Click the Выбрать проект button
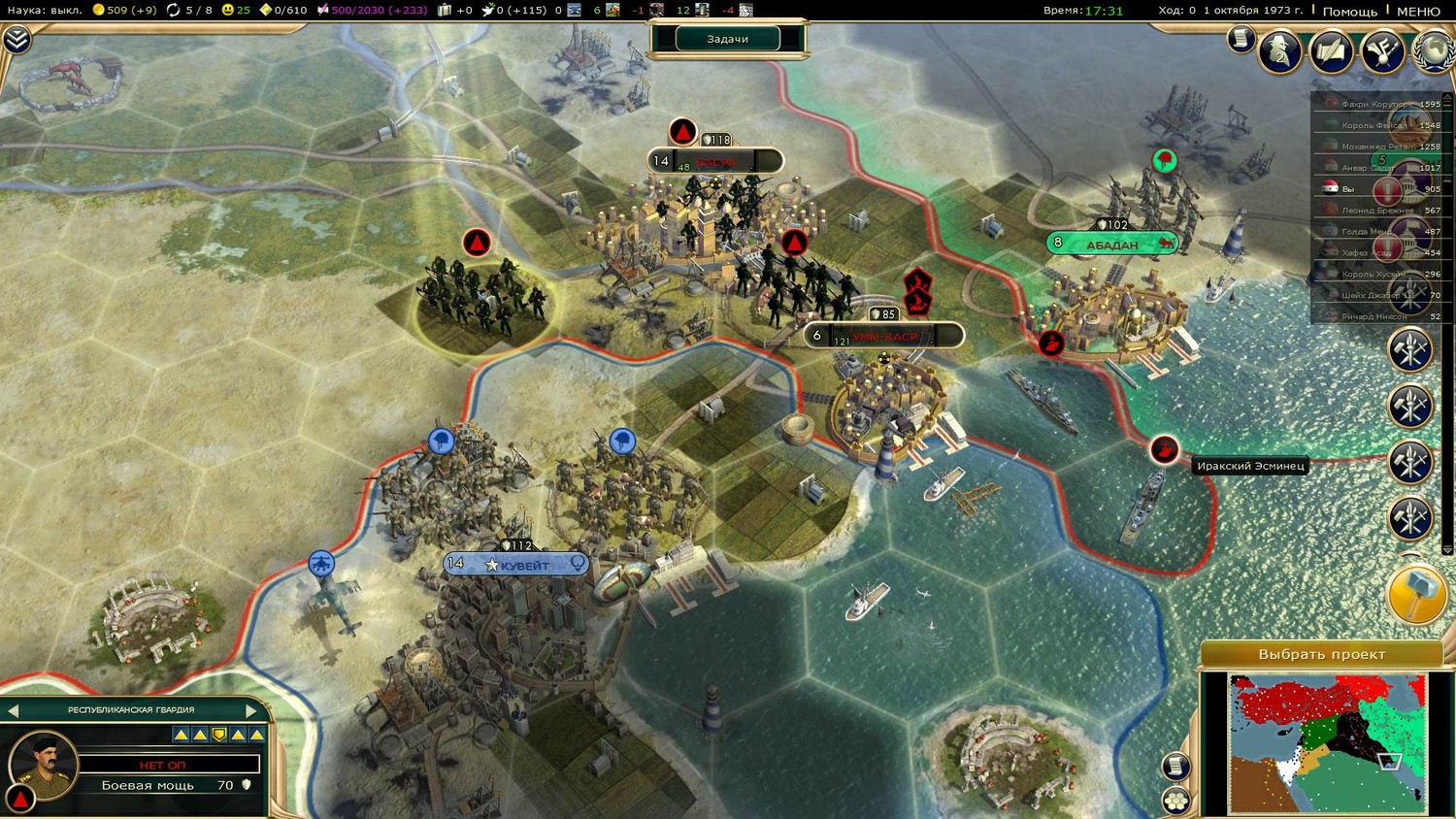This screenshot has width=1456, height=819. 1321,654
